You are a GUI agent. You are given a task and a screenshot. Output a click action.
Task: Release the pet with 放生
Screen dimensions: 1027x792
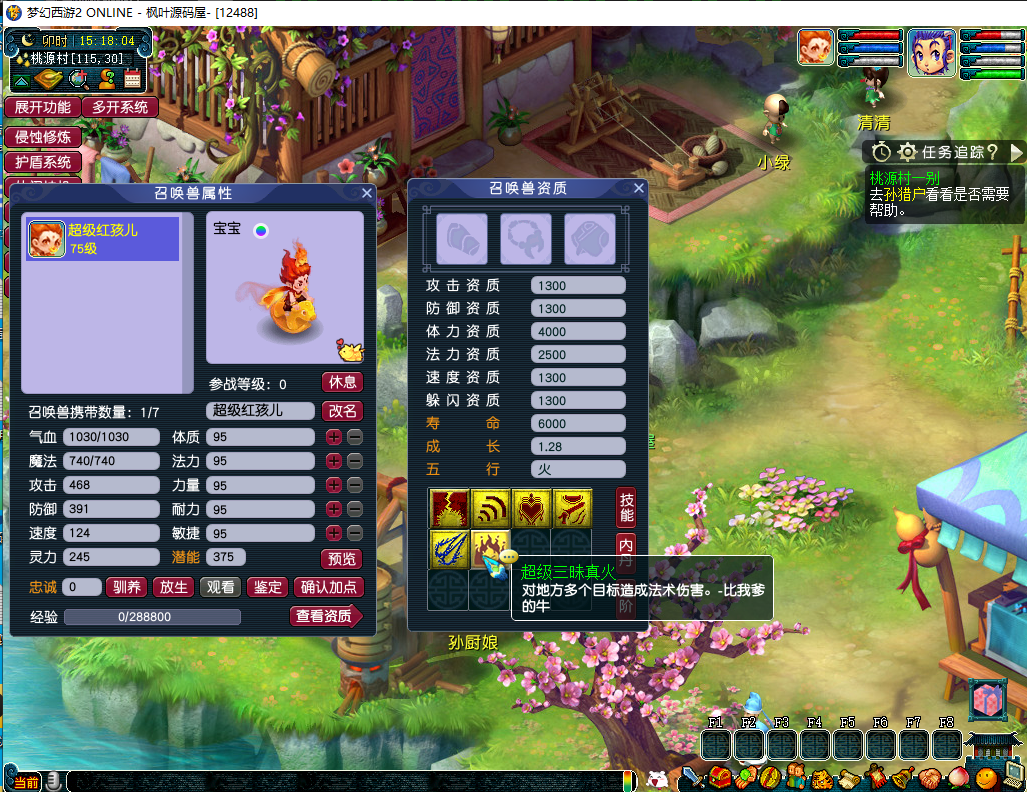click(x=174, y=587)
